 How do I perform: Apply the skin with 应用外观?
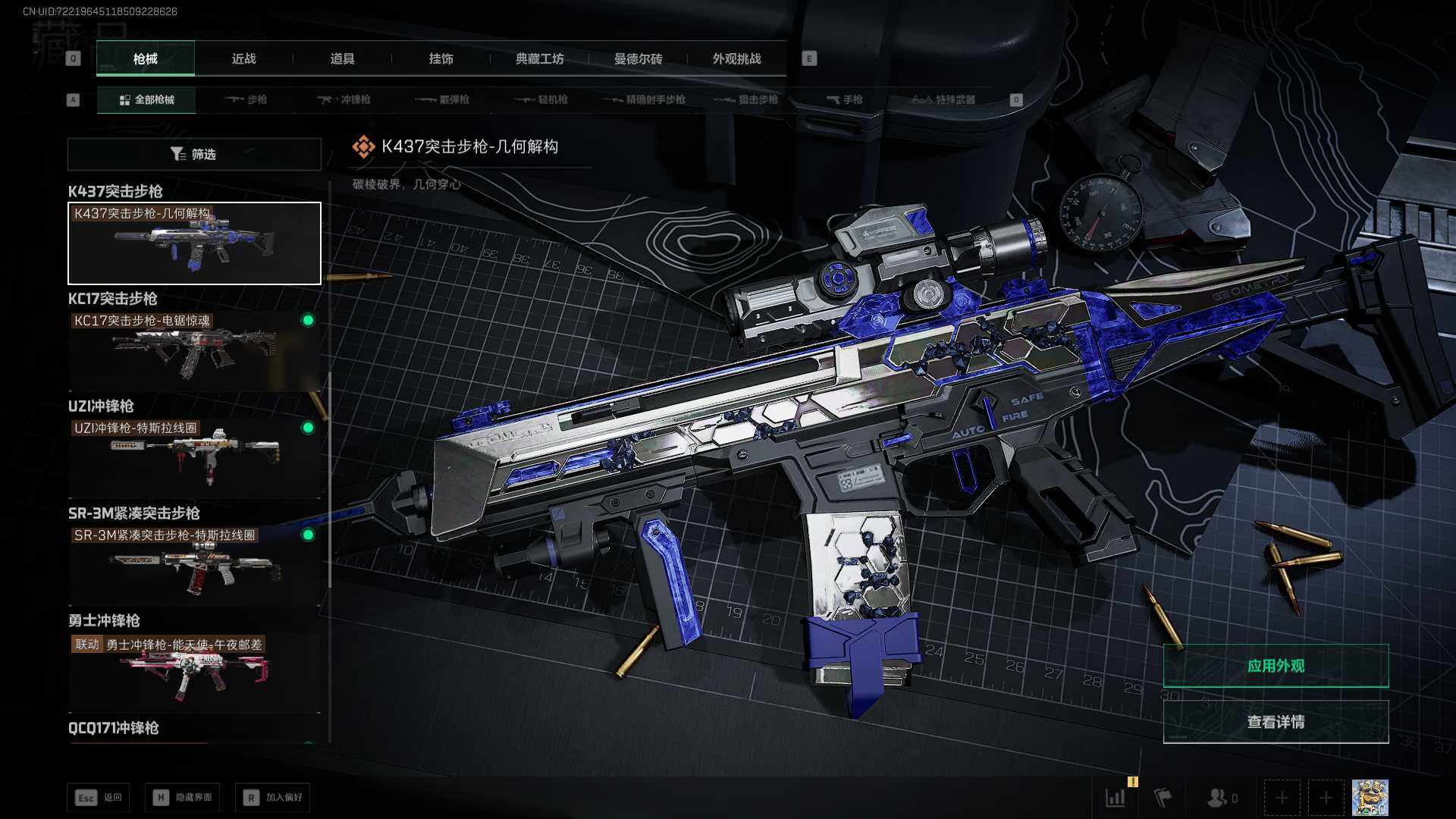tap(1276, 666)
